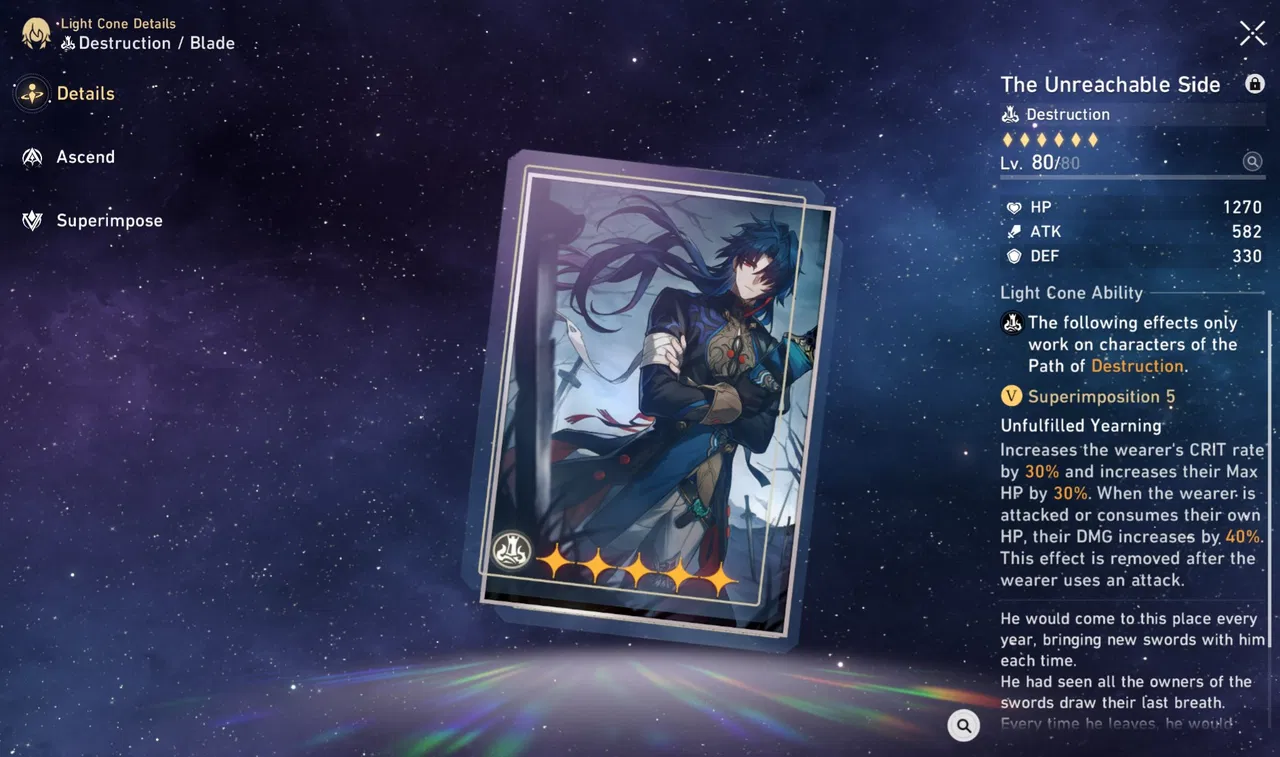The height and width of the screenshot is (757, 1280).
Task: Click the ATK stat icon
Action: pos(1013,231)
